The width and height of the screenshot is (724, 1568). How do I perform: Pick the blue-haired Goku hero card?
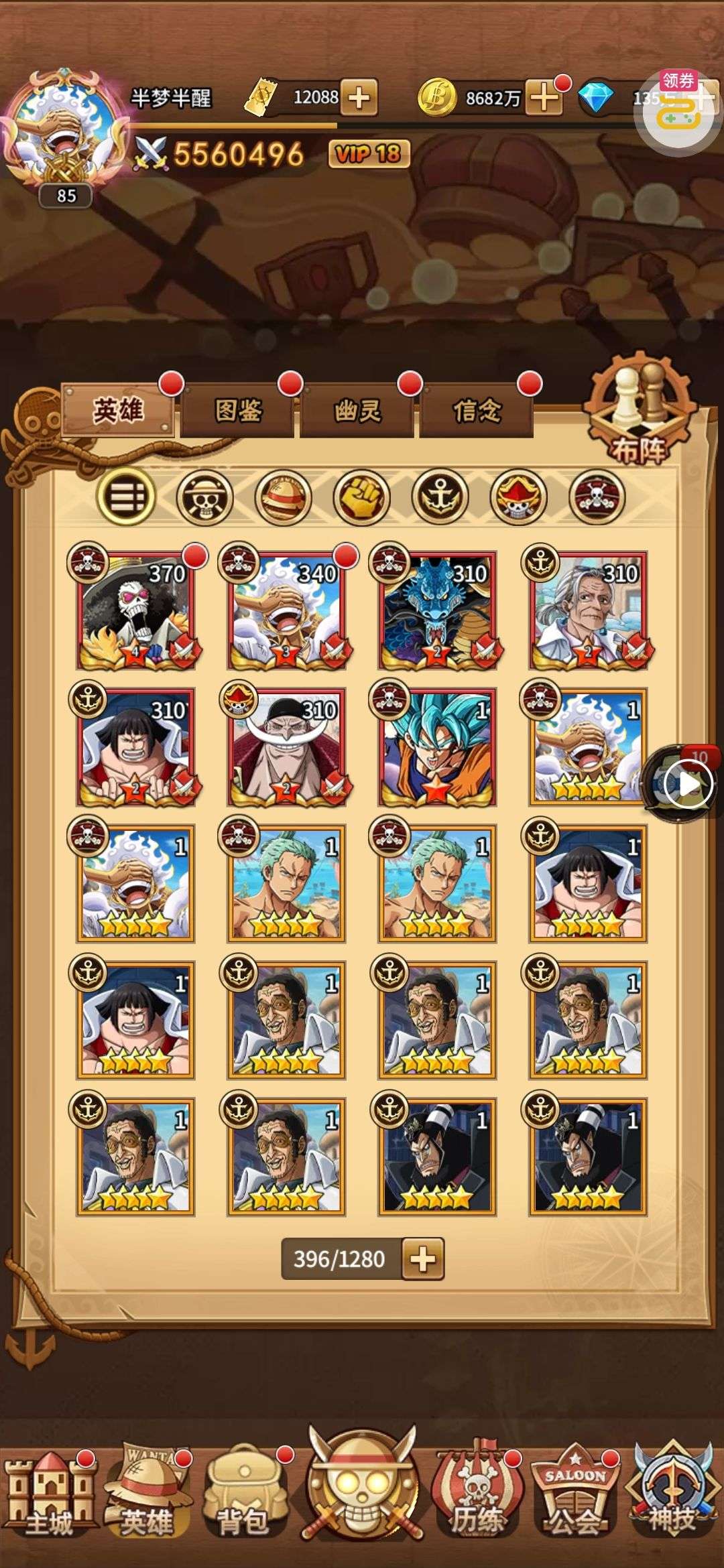coord(437,746)
